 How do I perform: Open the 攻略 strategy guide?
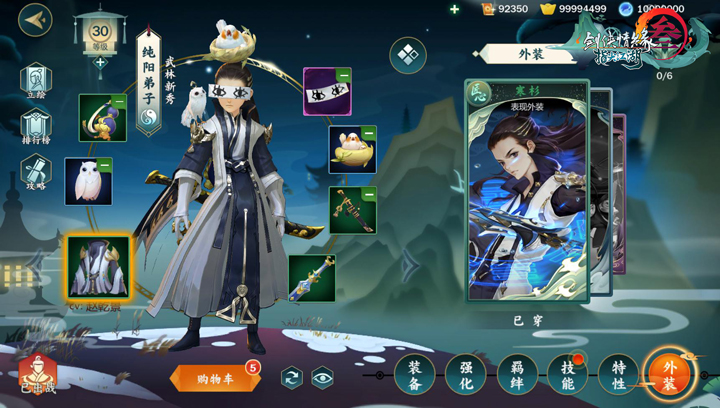pos(35,172)
